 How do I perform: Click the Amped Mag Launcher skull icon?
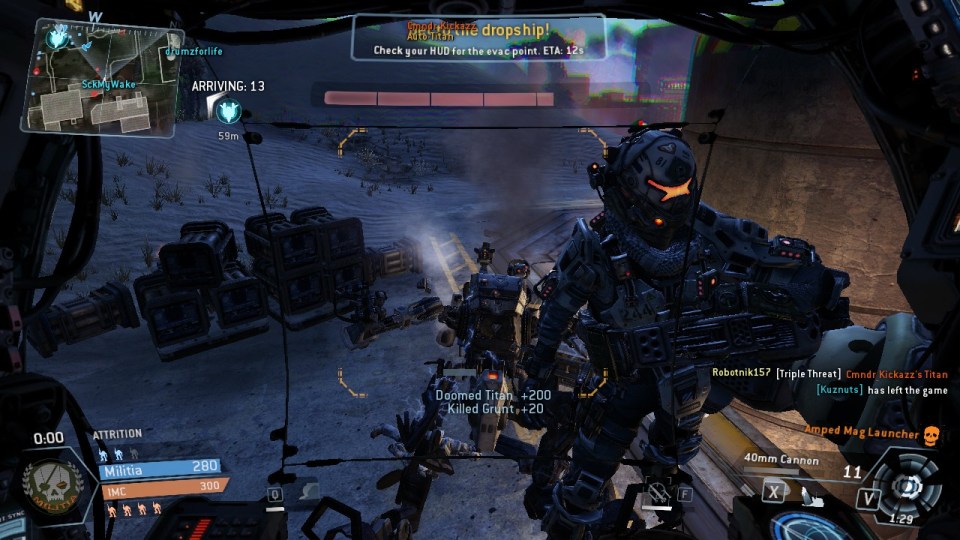coord(931,434)
